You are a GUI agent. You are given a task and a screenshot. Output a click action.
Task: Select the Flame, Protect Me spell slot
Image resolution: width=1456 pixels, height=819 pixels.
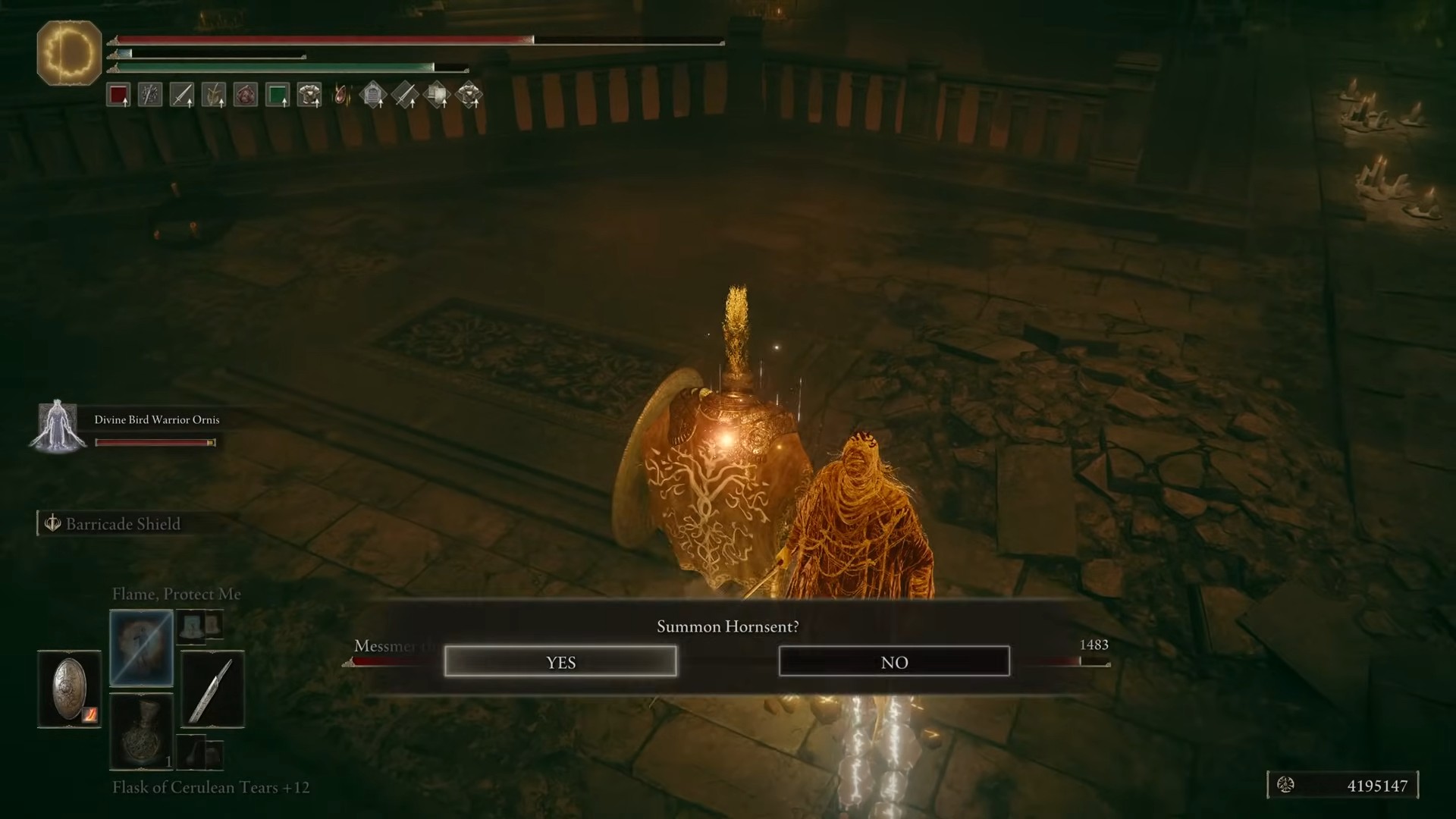coord(142,648)
